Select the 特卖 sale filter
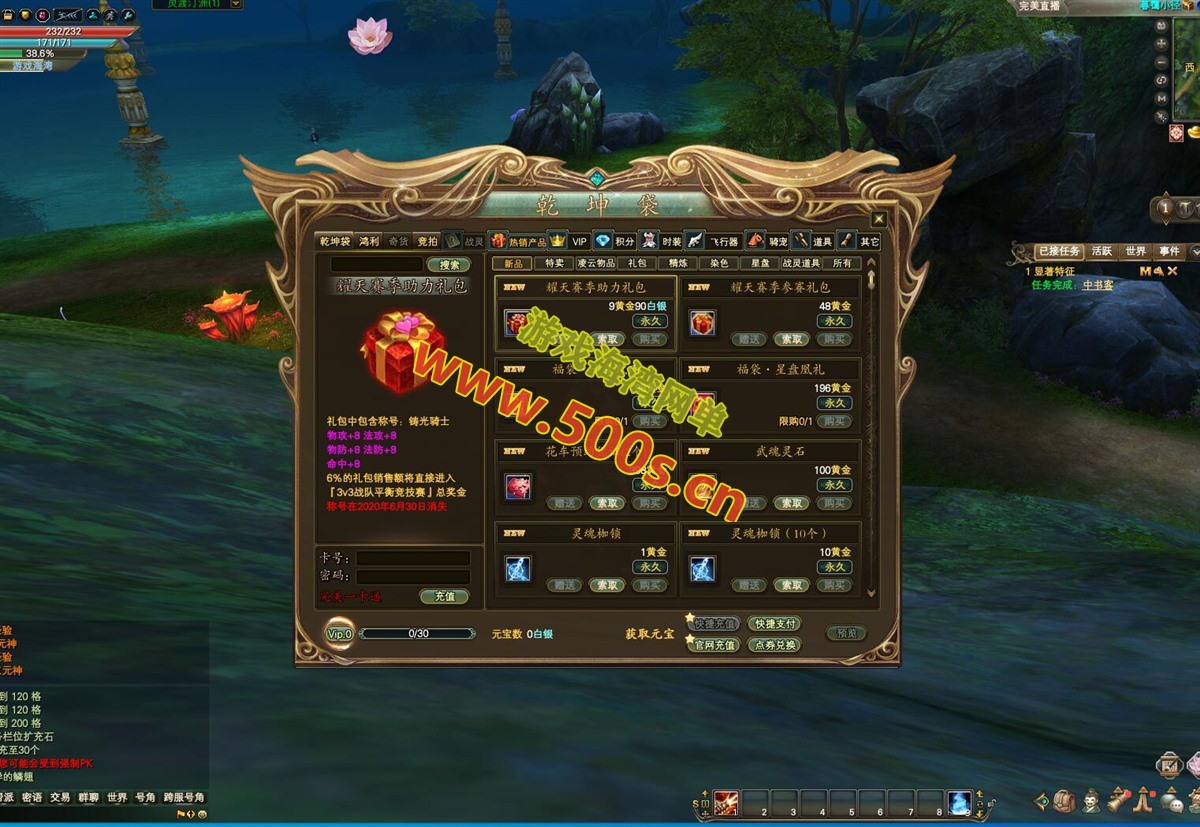The width and height of the screenshot is (1200, 827). [554, 263]
